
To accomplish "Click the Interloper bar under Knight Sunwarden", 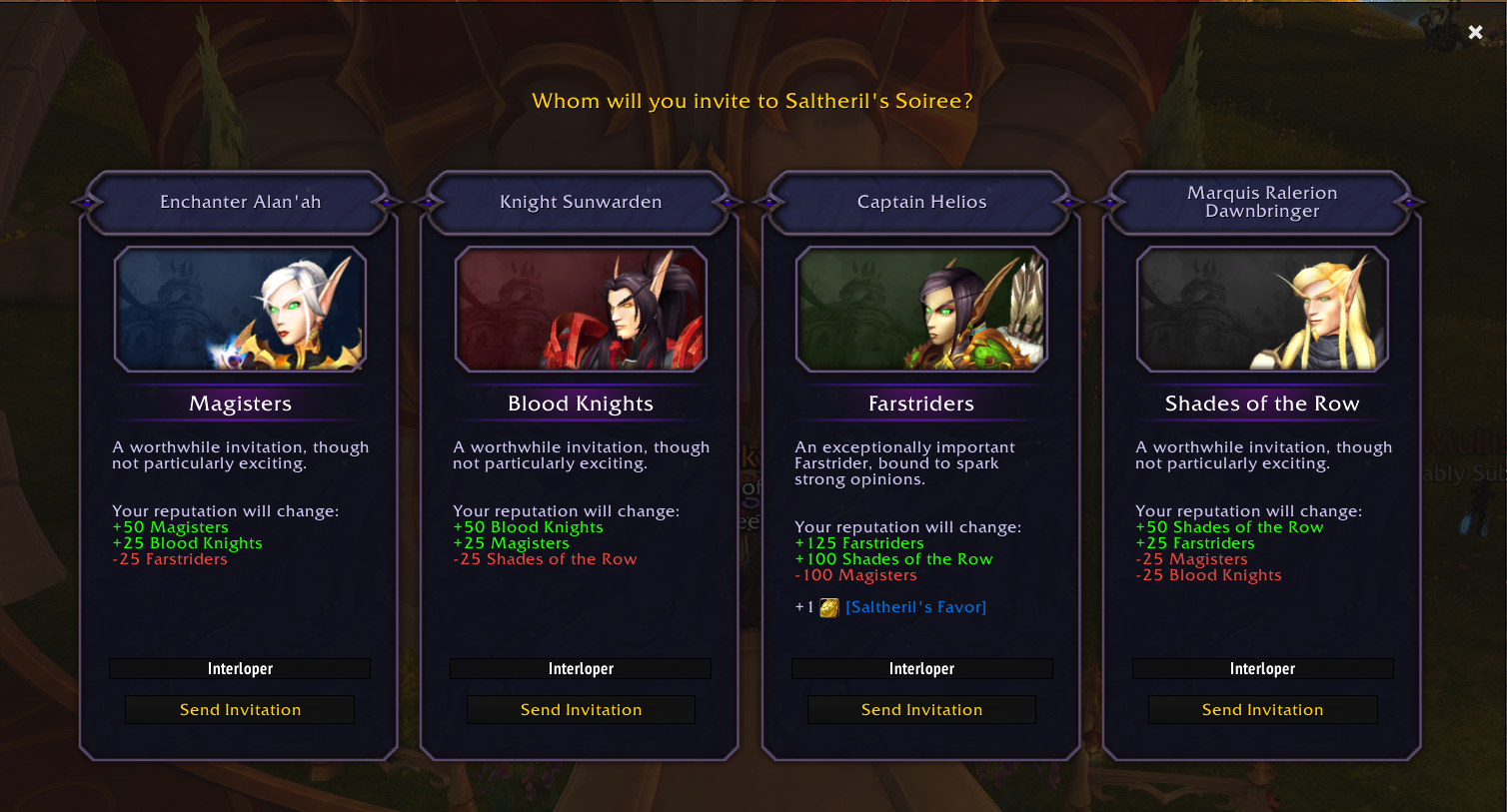I will pyautogui.click(x=581, y=668).
